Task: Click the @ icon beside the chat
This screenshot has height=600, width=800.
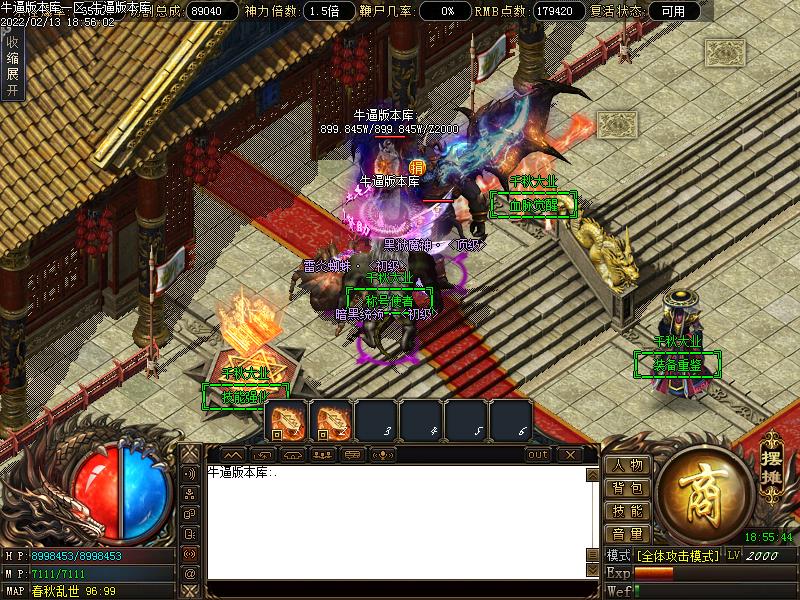Action: pyautogui.click(x=190, y=574)
